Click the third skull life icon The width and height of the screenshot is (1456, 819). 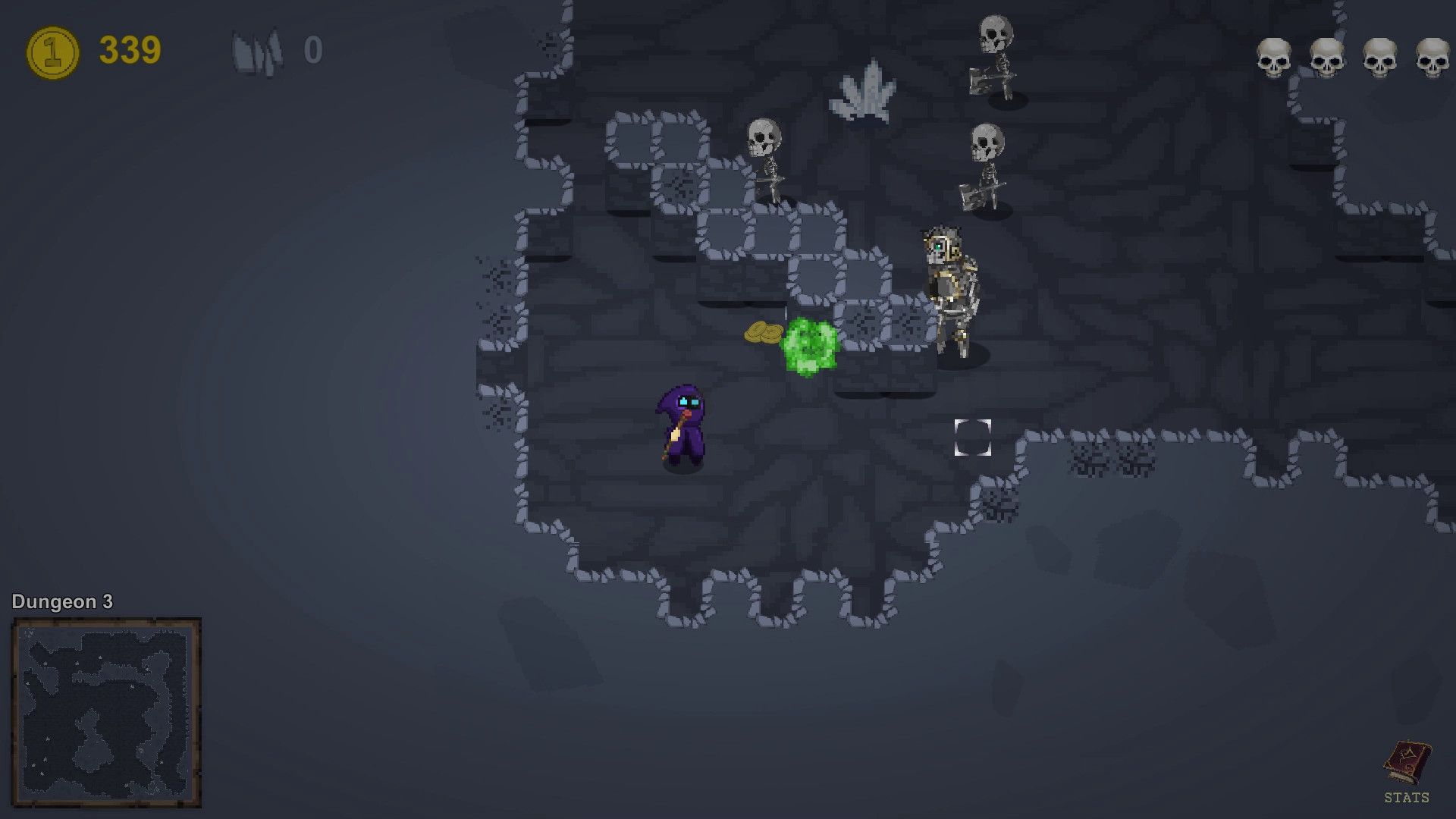point(1380,55)
